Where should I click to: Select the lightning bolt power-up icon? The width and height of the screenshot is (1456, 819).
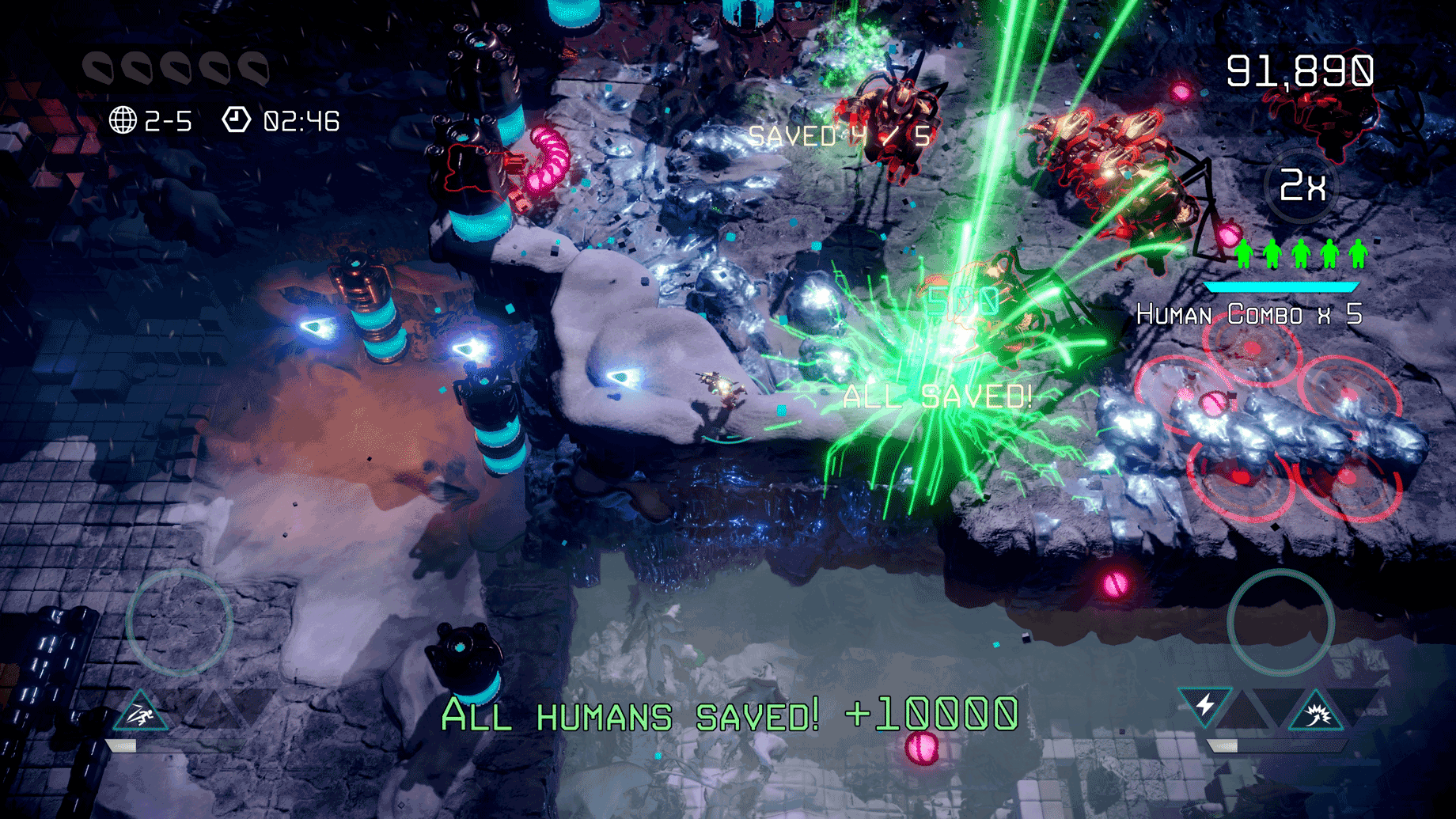[x=1205, y=703]
